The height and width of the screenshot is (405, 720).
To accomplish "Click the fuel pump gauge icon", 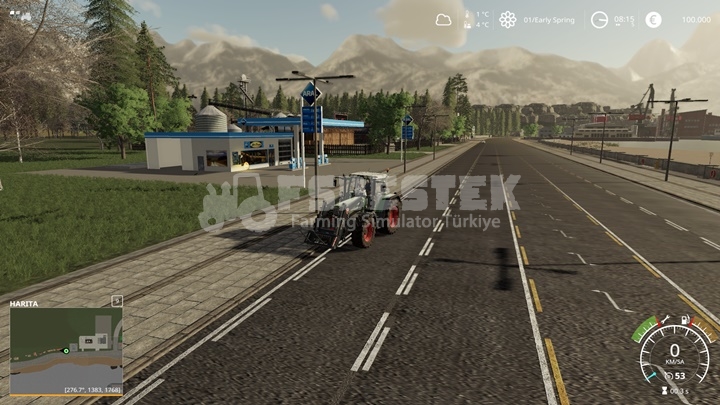I will (x=686, y=320).
